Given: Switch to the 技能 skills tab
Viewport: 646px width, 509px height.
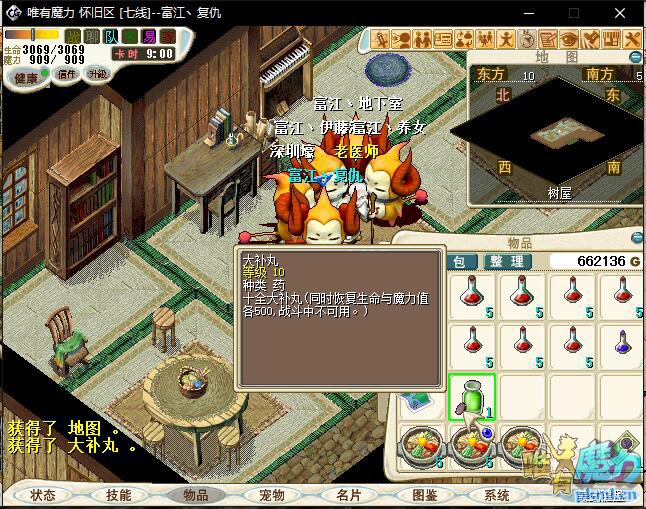Looking at the screenshot, I should click(119, 495).
